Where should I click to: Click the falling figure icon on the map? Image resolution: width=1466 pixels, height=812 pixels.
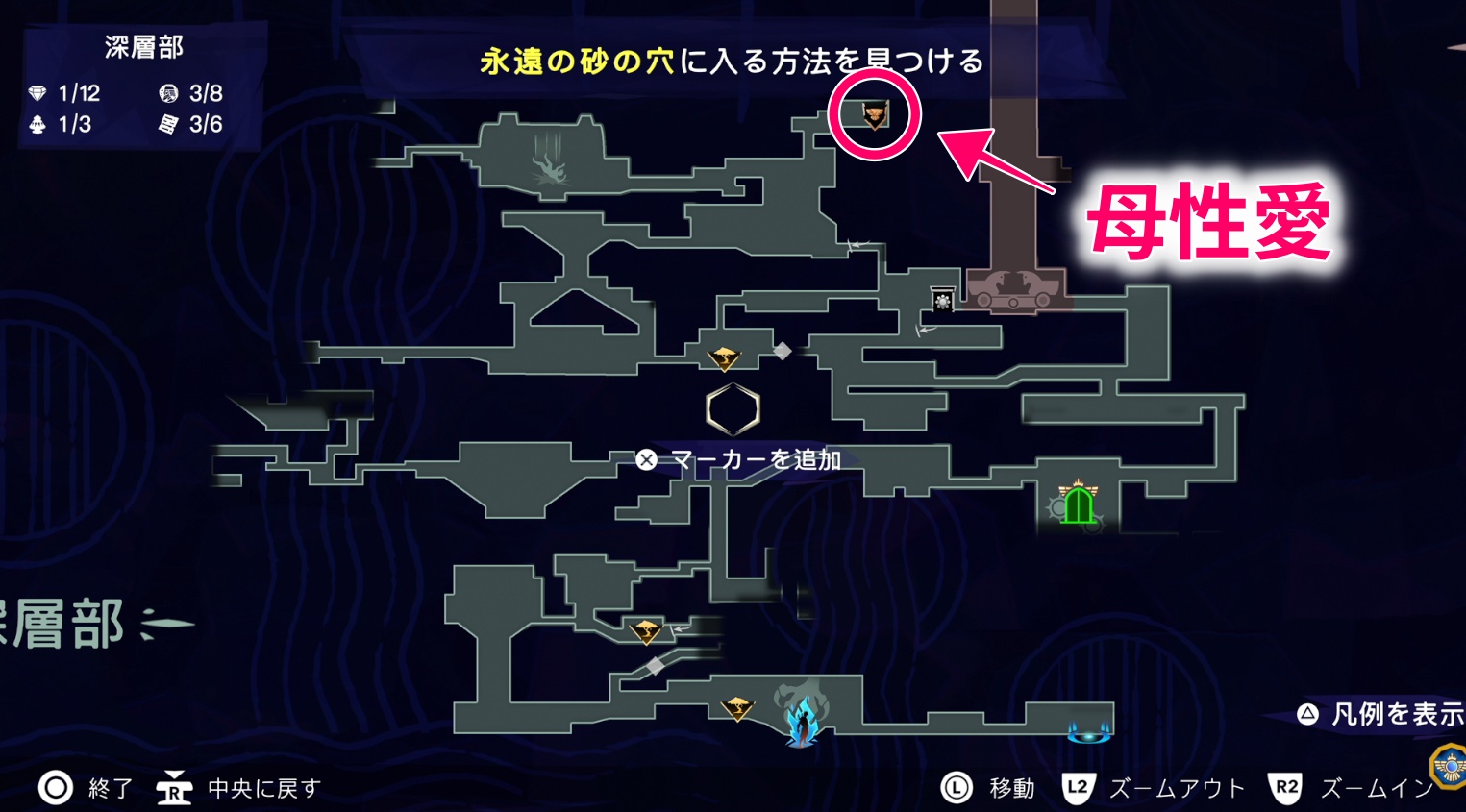click(x=550, y=164)
